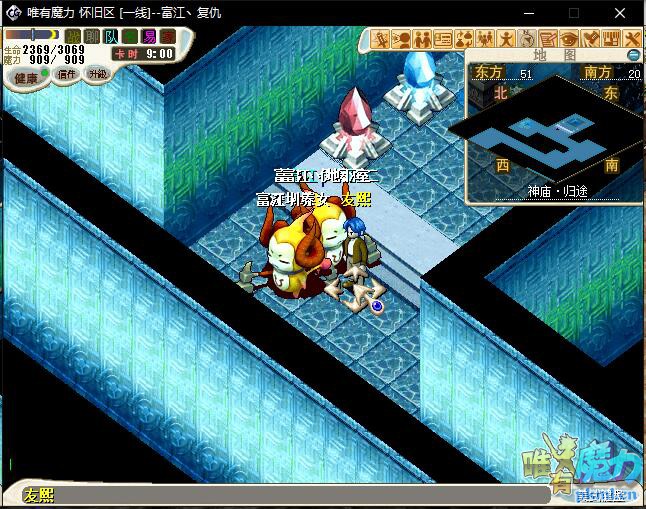Open the 升級 level-up button

point(97,74)
